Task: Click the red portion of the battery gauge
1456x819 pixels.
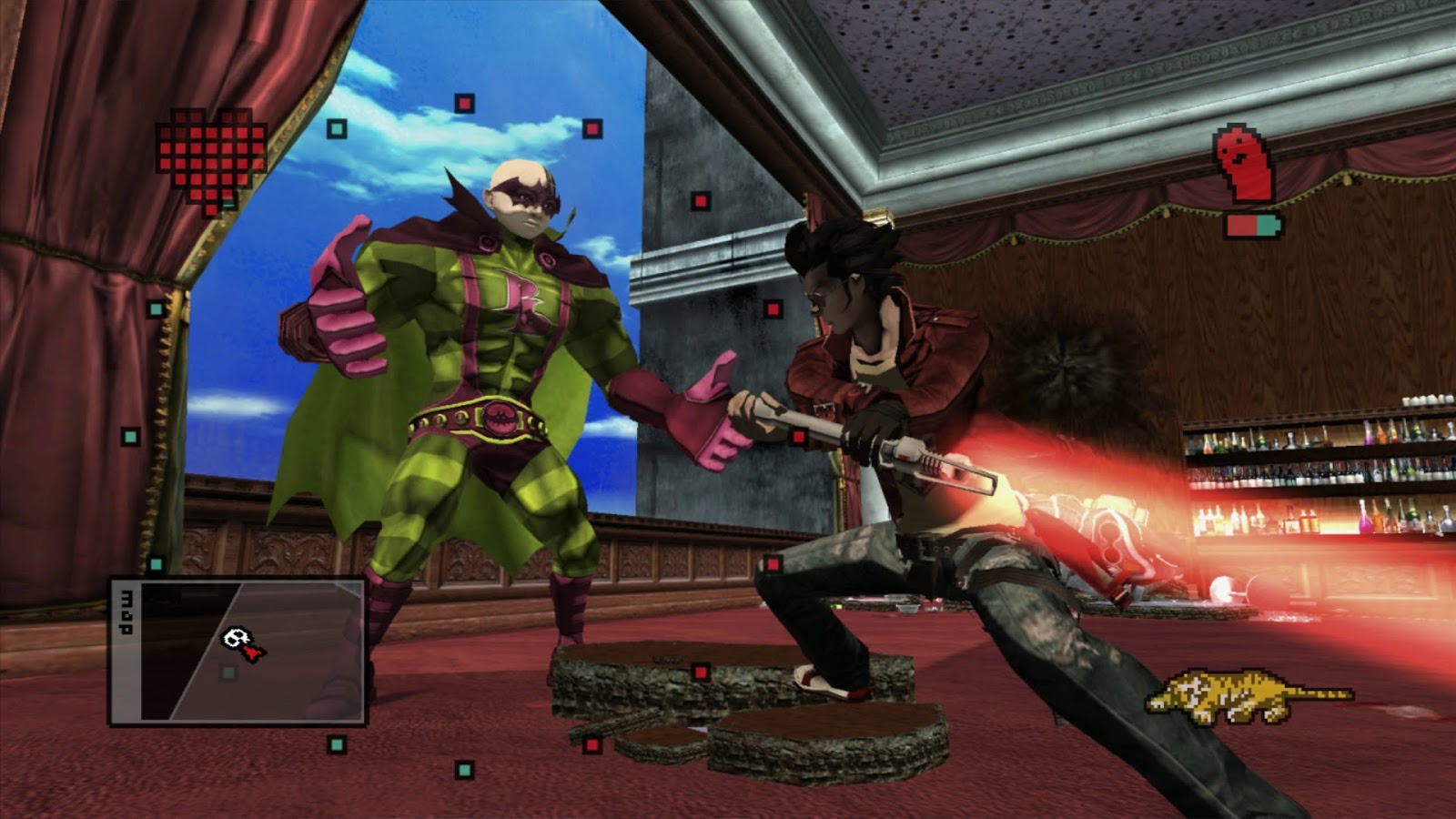Action: click(x=1240, y=226)
